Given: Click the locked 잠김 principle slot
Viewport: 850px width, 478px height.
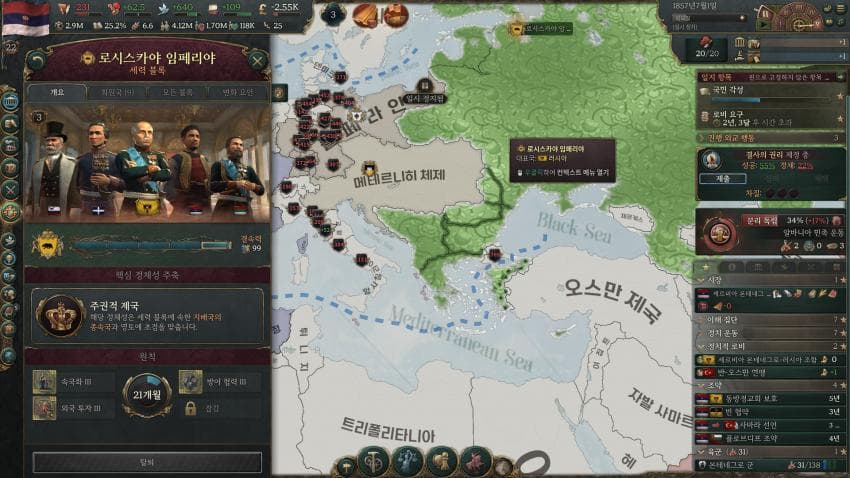Looking at the screenshot, I should 220,408.
